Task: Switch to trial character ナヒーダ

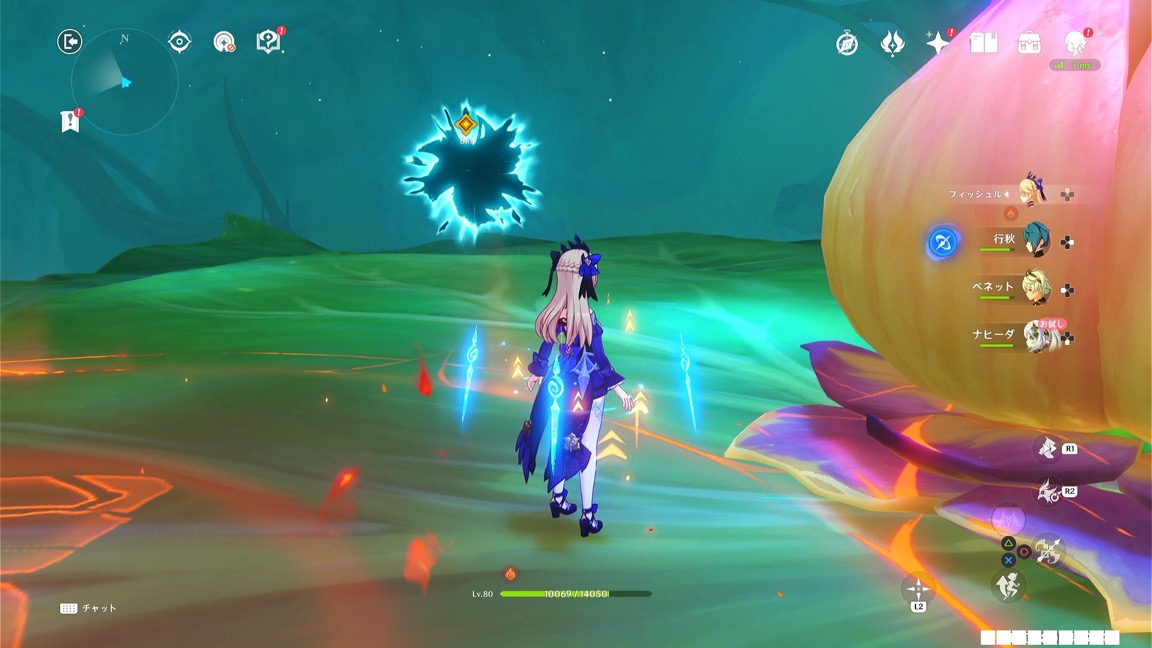Action: 1034,335
